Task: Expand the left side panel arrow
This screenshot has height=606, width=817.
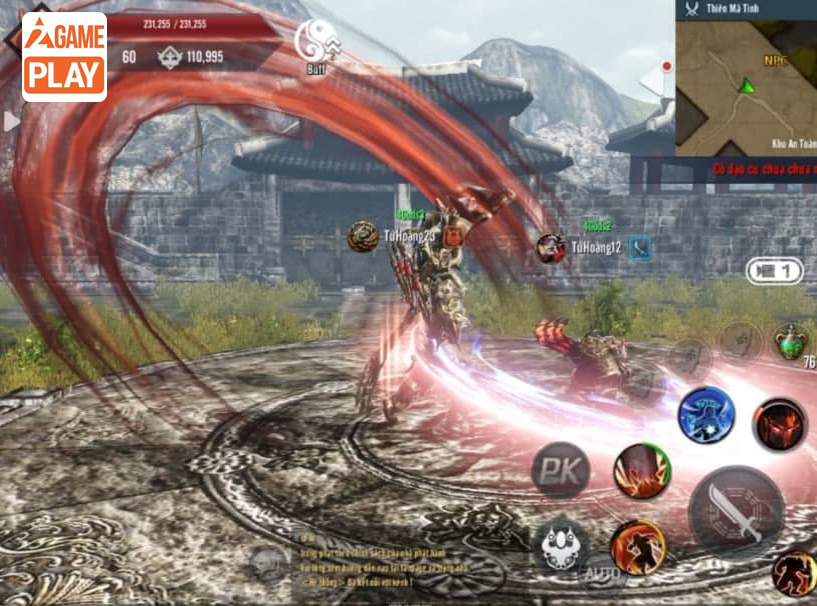Action: pos(11,122)
